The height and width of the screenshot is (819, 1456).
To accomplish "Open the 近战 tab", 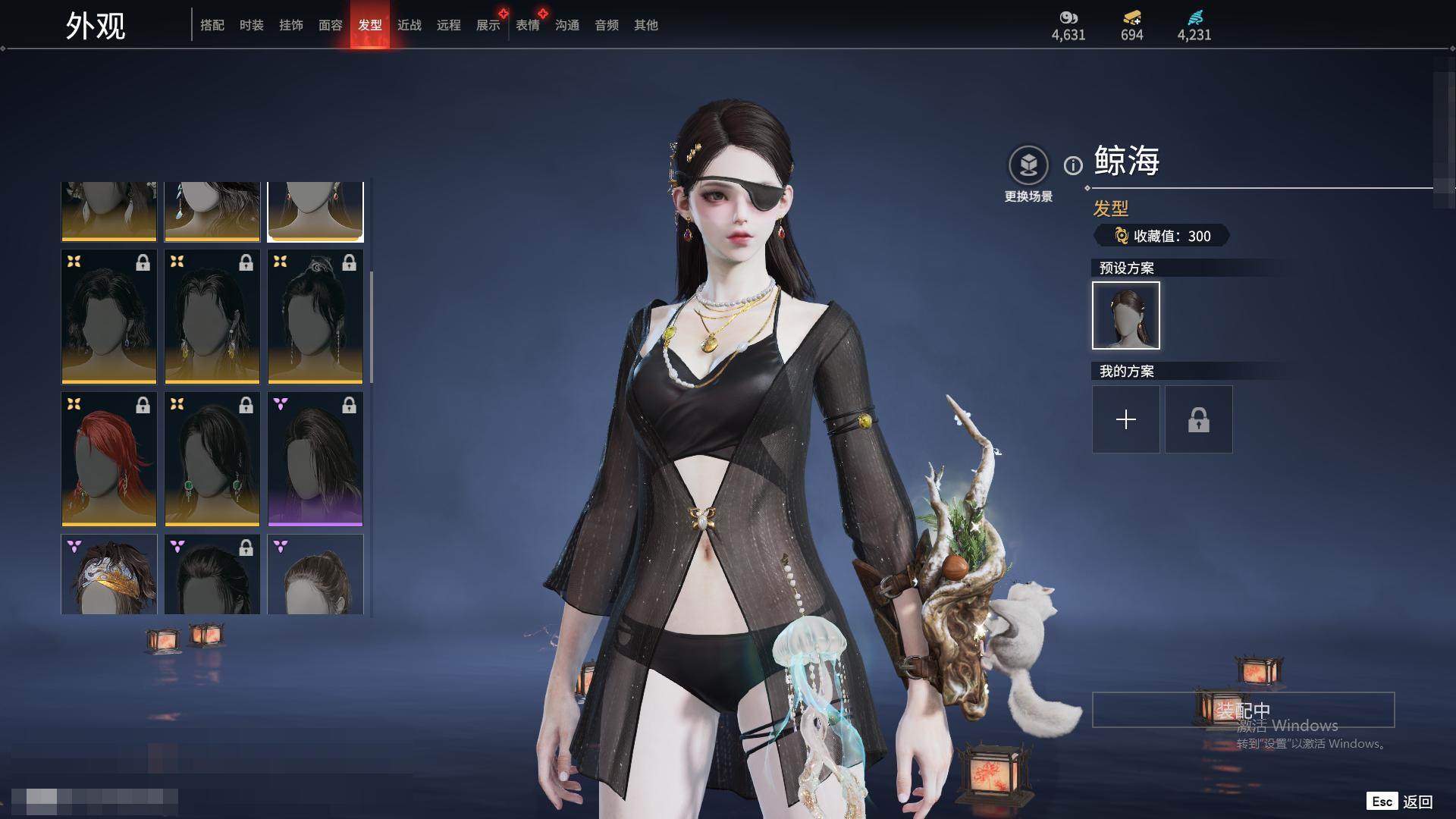I will [409, 25].
